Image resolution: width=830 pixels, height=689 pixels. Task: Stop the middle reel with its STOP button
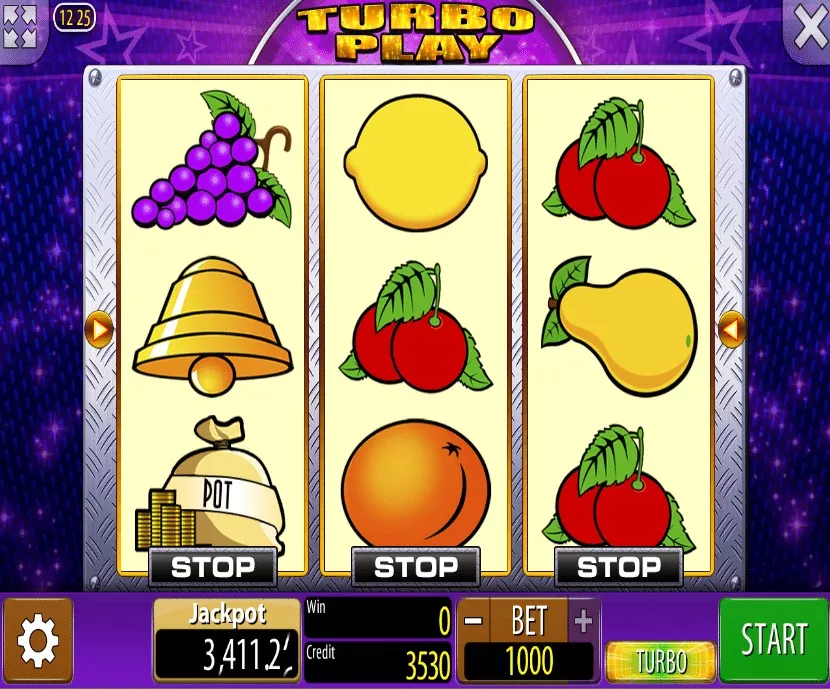coord(416,567)
